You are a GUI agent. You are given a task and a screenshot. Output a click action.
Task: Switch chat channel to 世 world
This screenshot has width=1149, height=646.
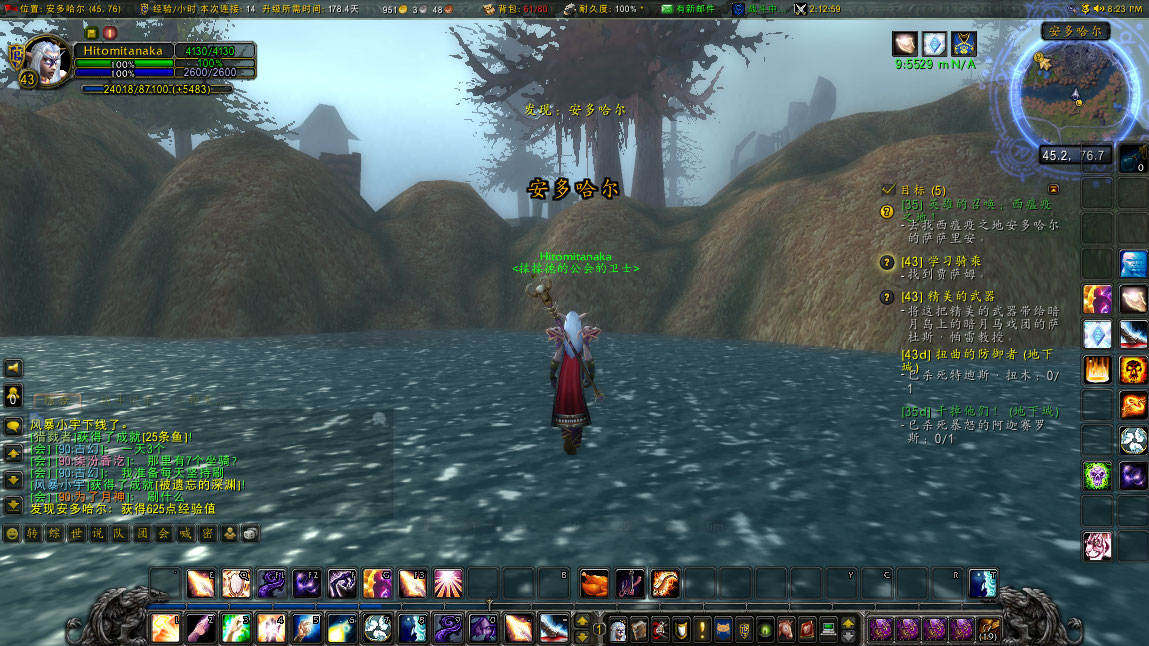(76, 533)
